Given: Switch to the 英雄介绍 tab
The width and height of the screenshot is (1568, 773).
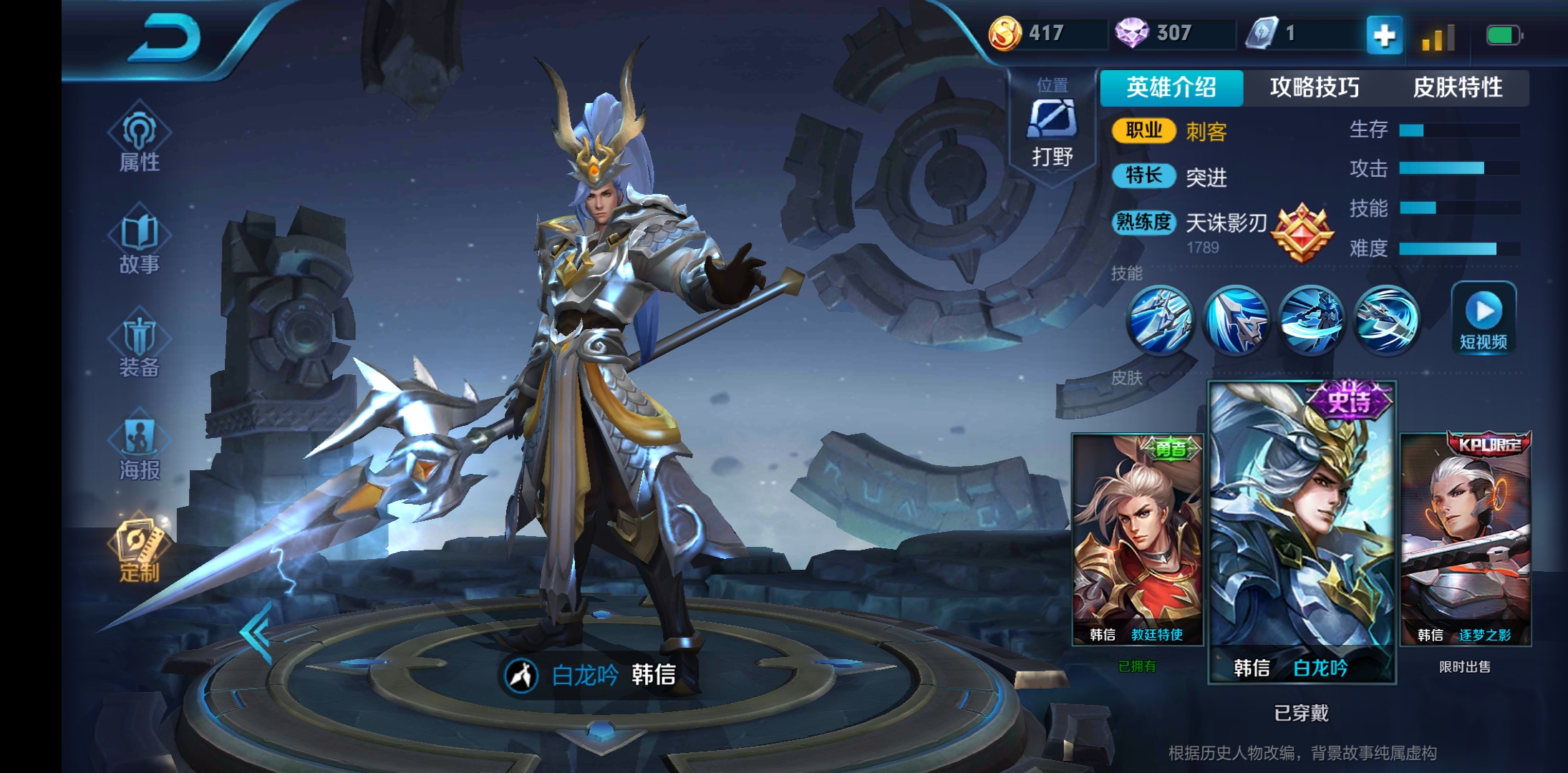Looking at the screenshot, I should tap(1171, 87).
